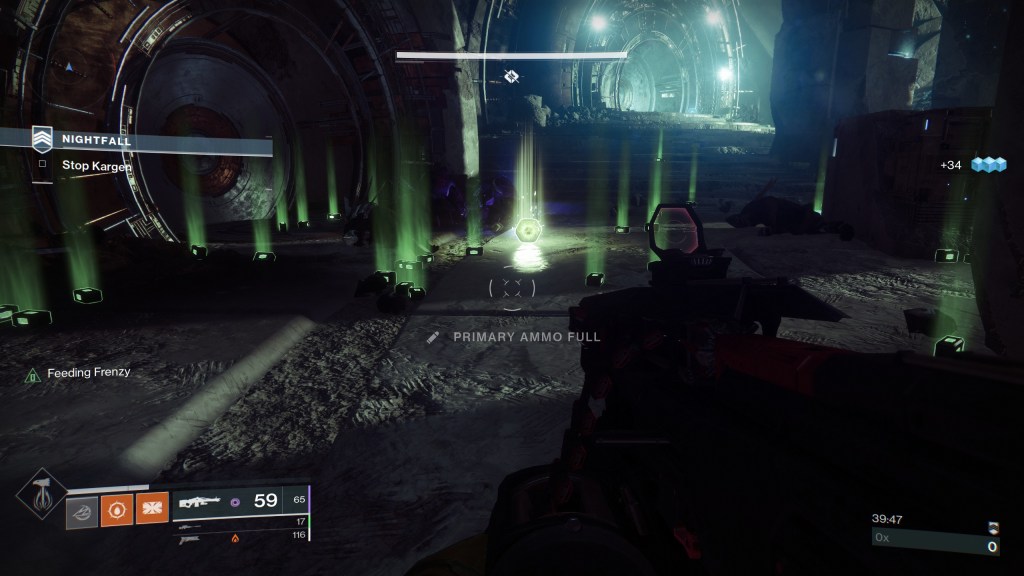1024x576 pixels.
Task: Click the boss marker icon under the health bar
Action: (512, 76)
